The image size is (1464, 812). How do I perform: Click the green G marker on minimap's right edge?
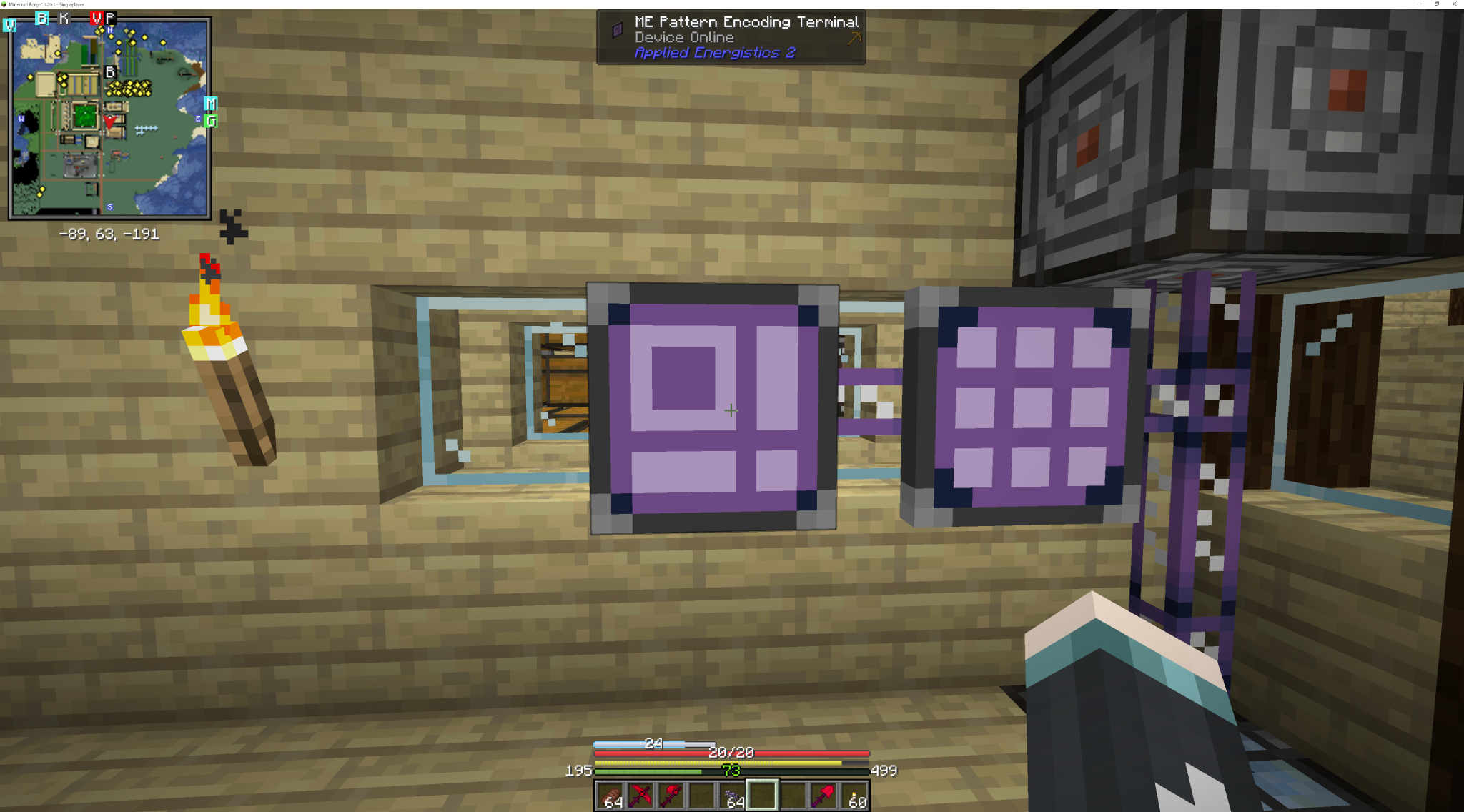(x=211, y=122)
